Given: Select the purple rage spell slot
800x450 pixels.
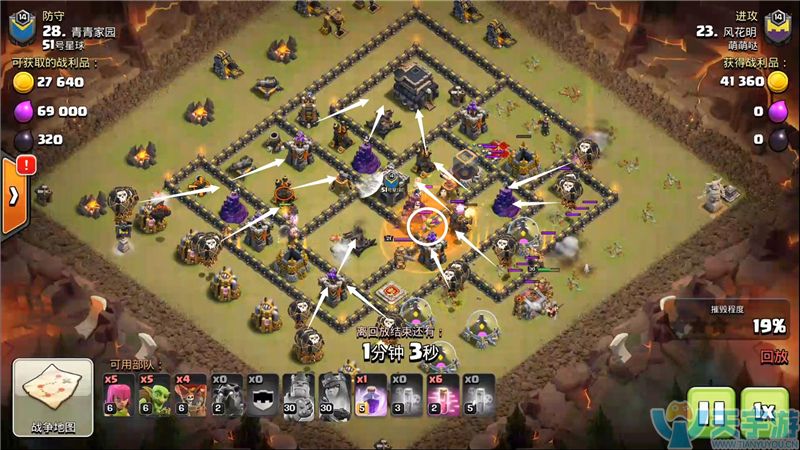Looking at the screenshot, I should (x=369, y=393).
